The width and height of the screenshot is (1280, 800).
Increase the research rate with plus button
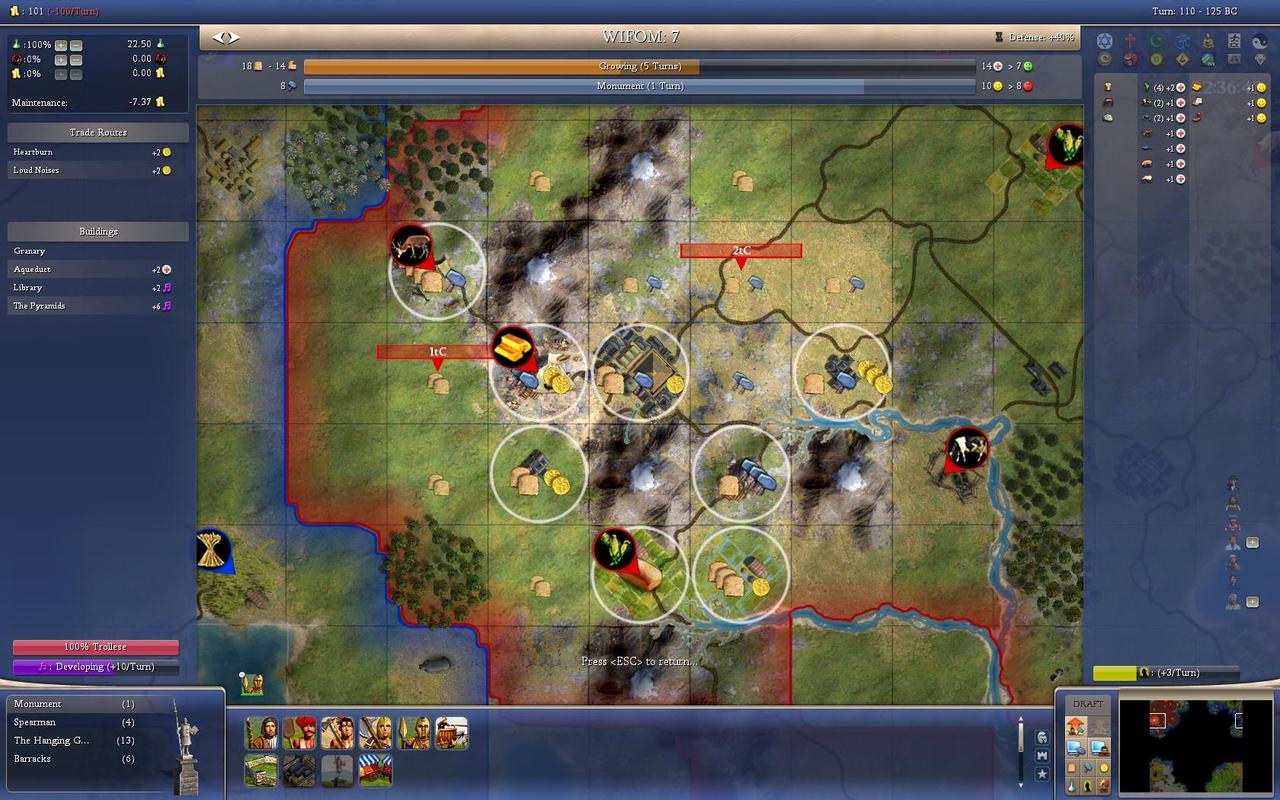pyautogui.click(x=61, y=45)
